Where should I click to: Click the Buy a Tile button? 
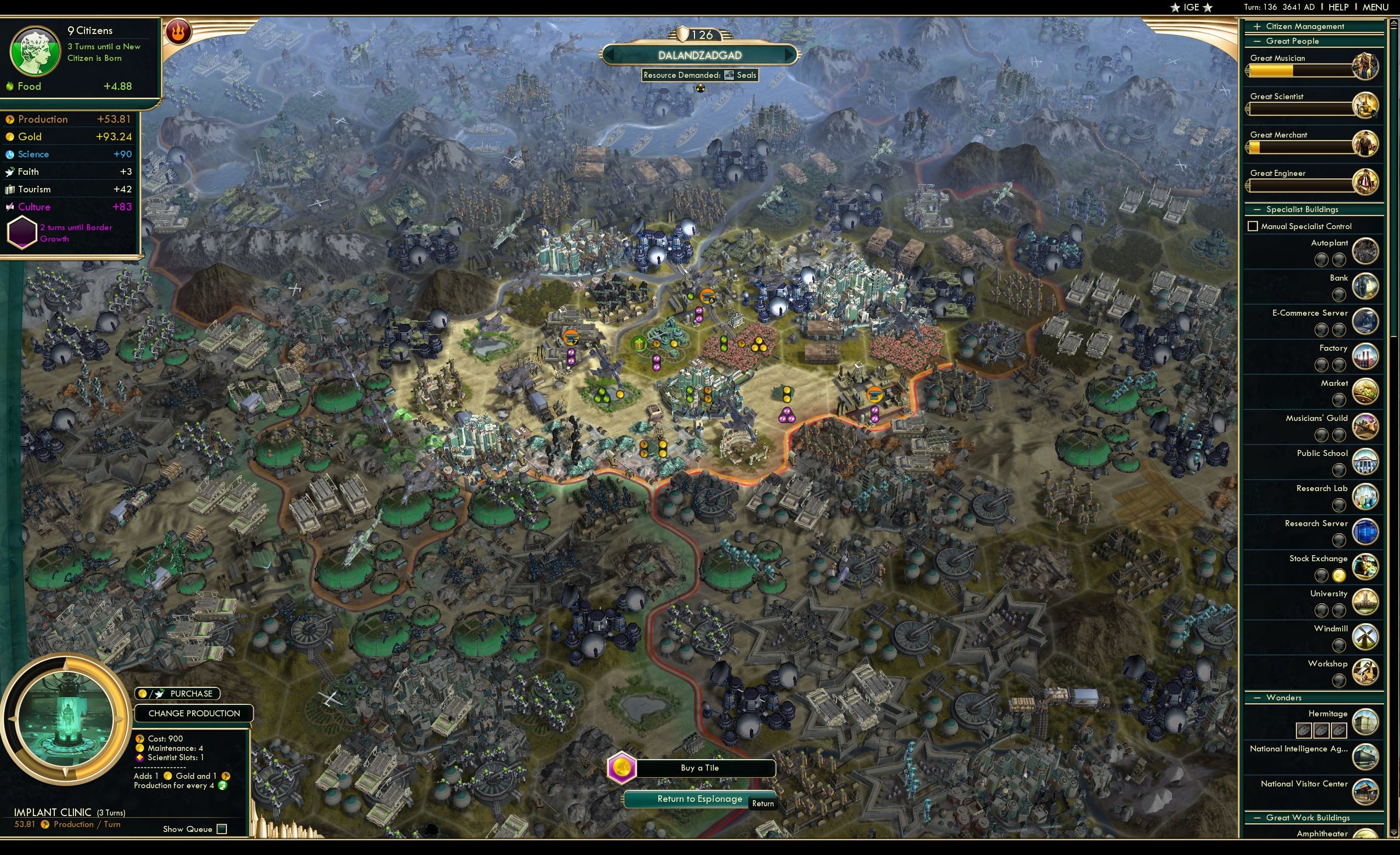(x=700, y=768)
